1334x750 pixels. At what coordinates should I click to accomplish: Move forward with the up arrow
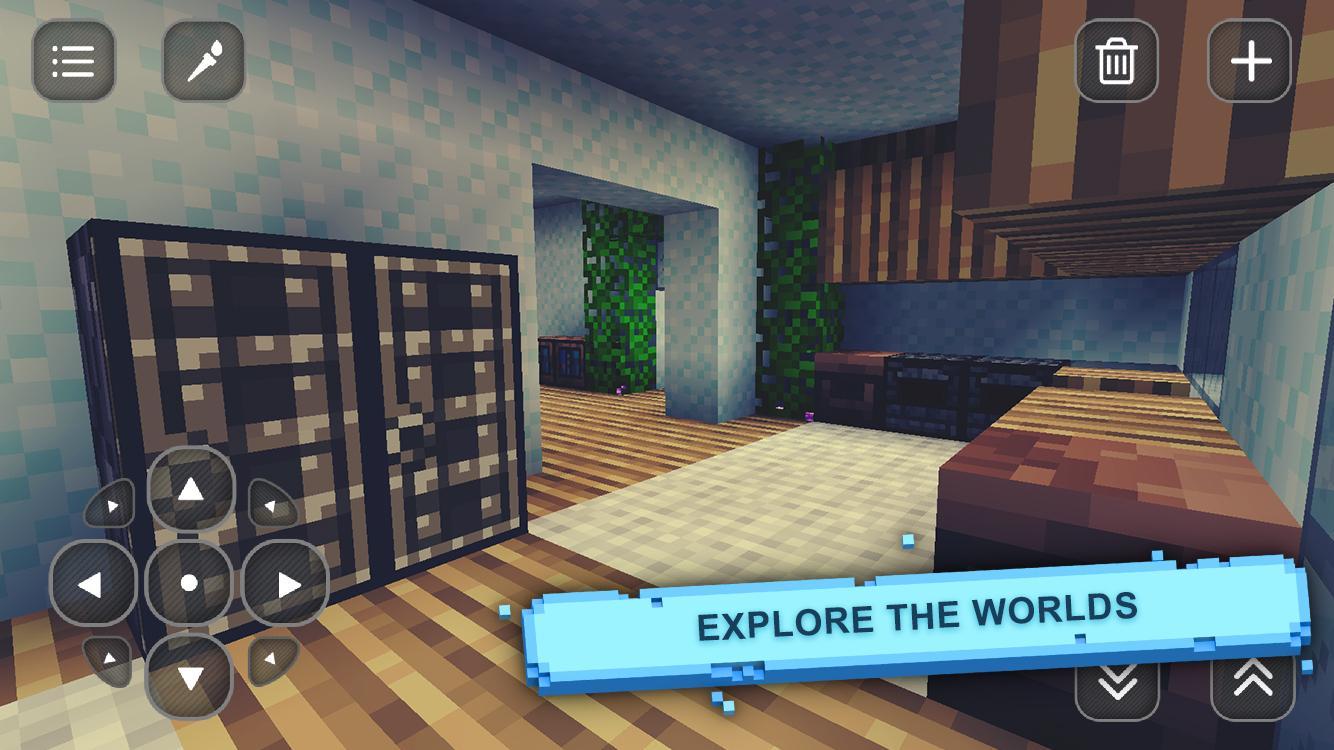(190, 490)
